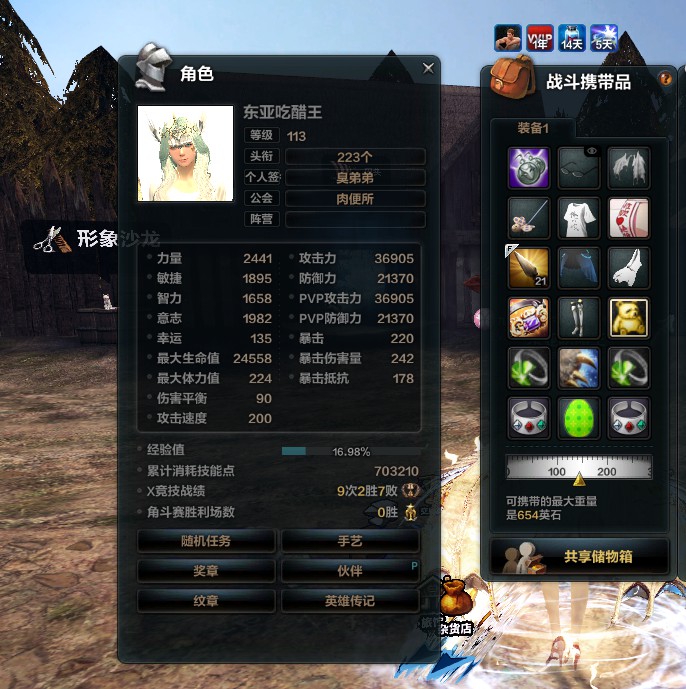Open the help icon on 战斗携带品 panel

(x=665, y=78)
